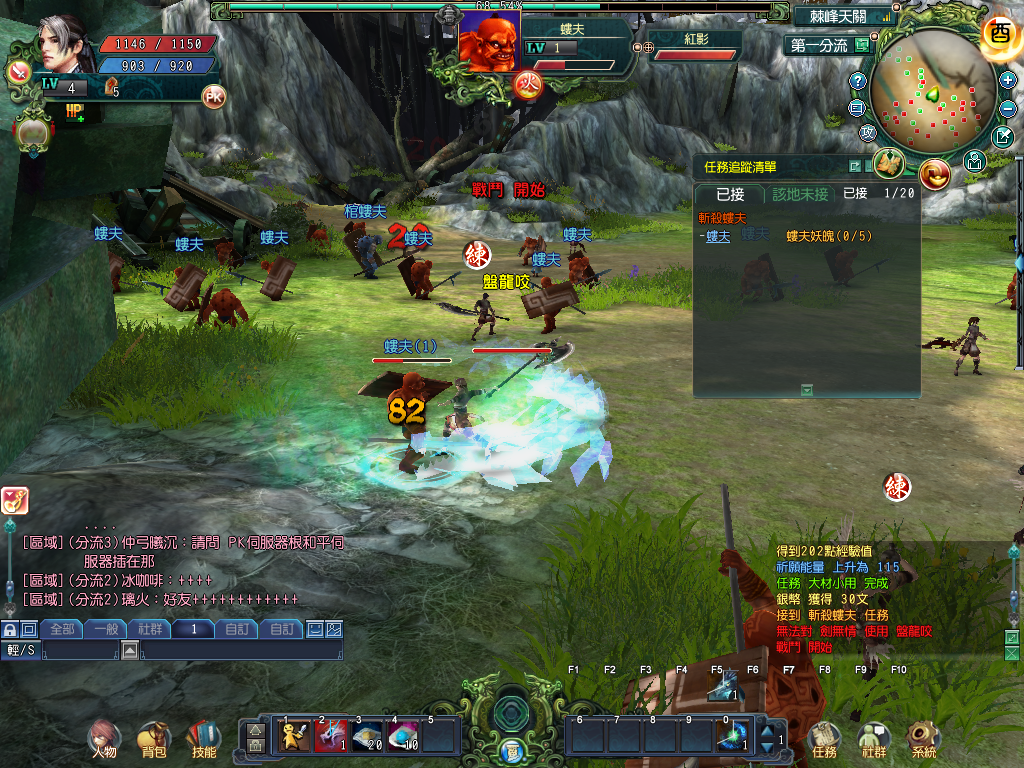Activate the red slash skill in slot 2
The image size is (1024, 768).
[x=331, y=737]
